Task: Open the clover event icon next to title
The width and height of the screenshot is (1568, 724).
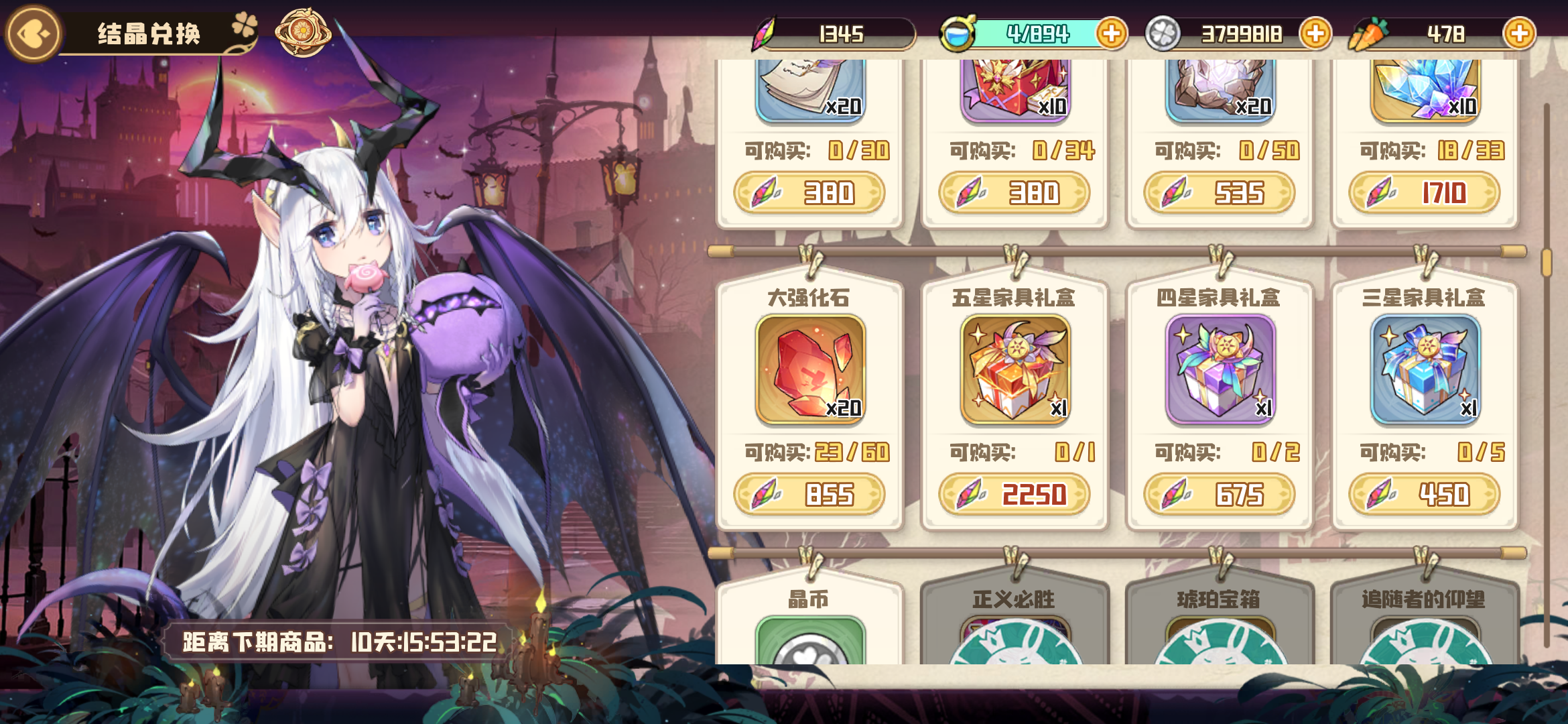Action: tap(245, 27)
